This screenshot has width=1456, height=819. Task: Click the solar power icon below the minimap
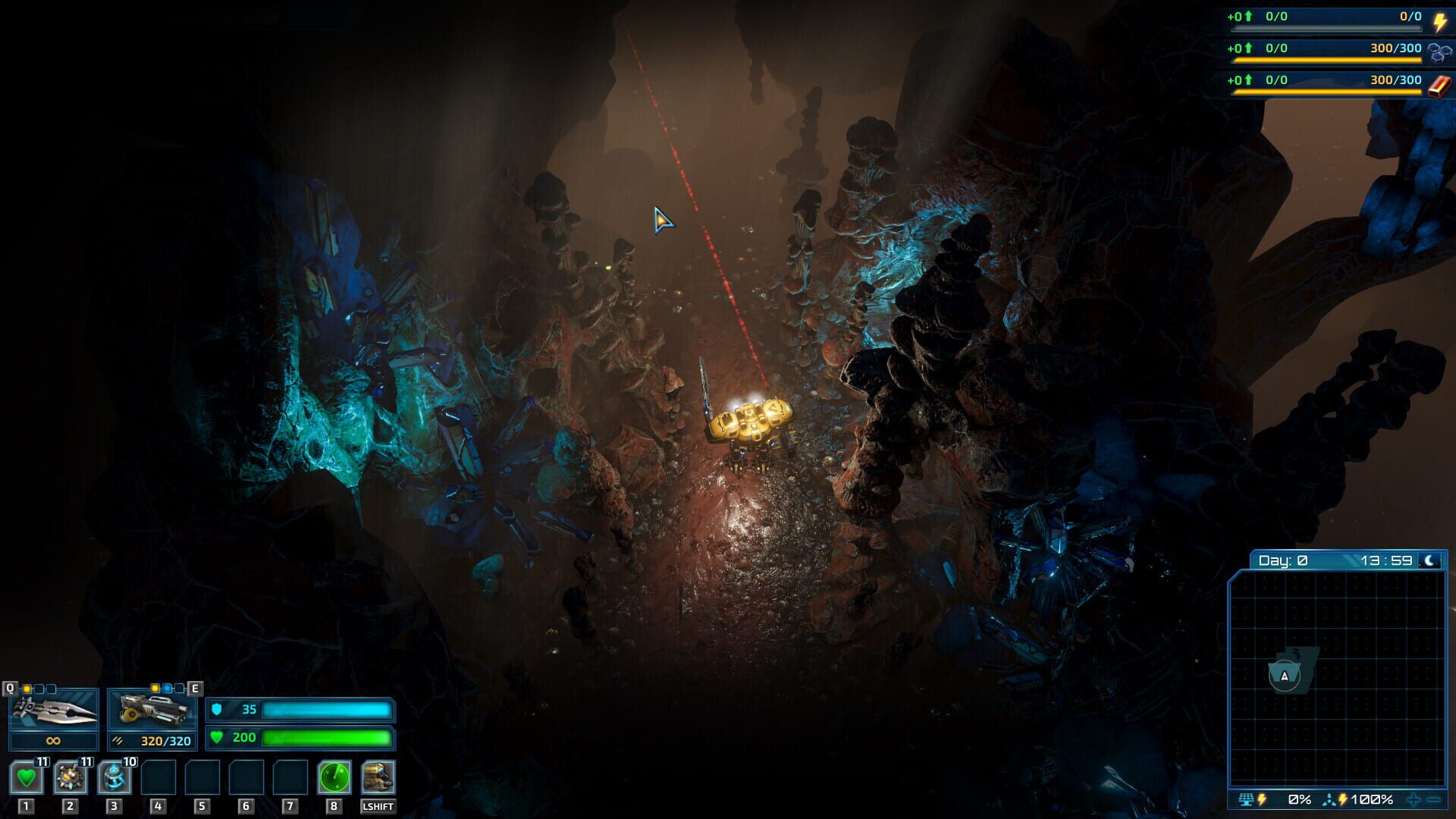(1246, 799)
